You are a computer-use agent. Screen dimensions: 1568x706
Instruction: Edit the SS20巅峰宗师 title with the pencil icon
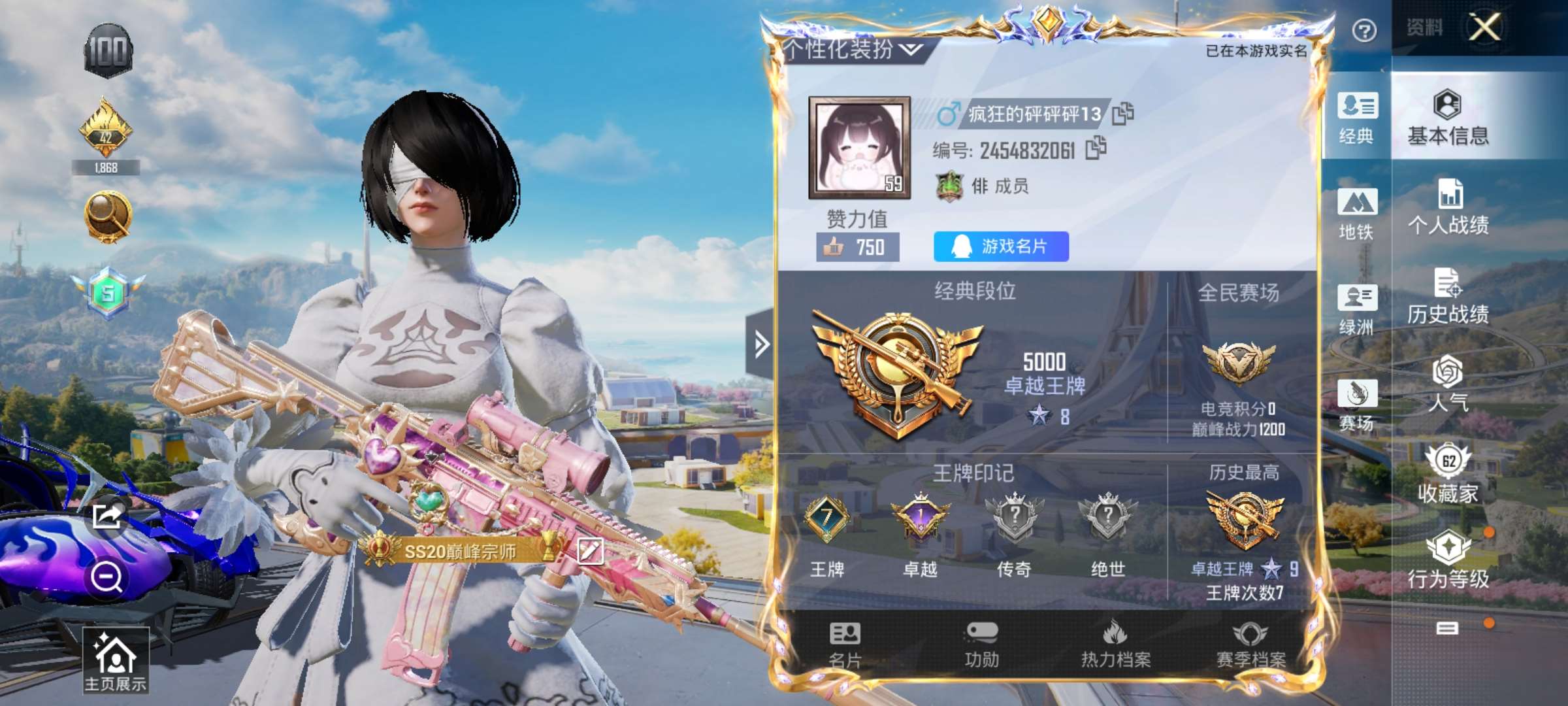coord(589,551)
